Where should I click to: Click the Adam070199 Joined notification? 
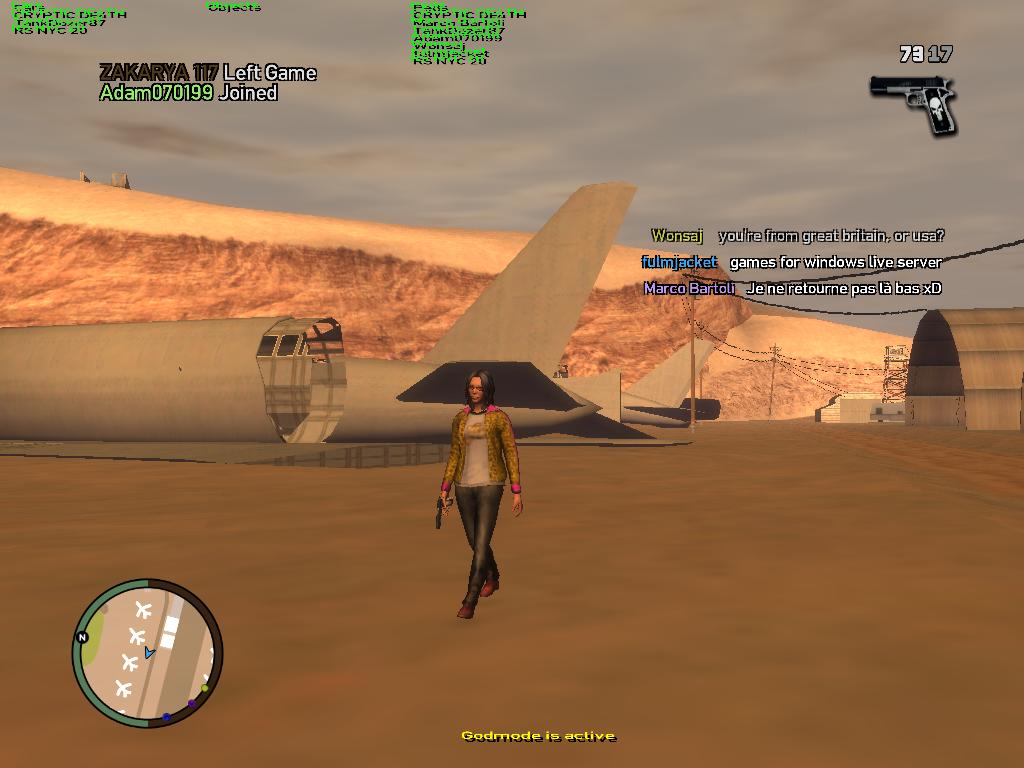pyautogui.click(x=188, y=93)
